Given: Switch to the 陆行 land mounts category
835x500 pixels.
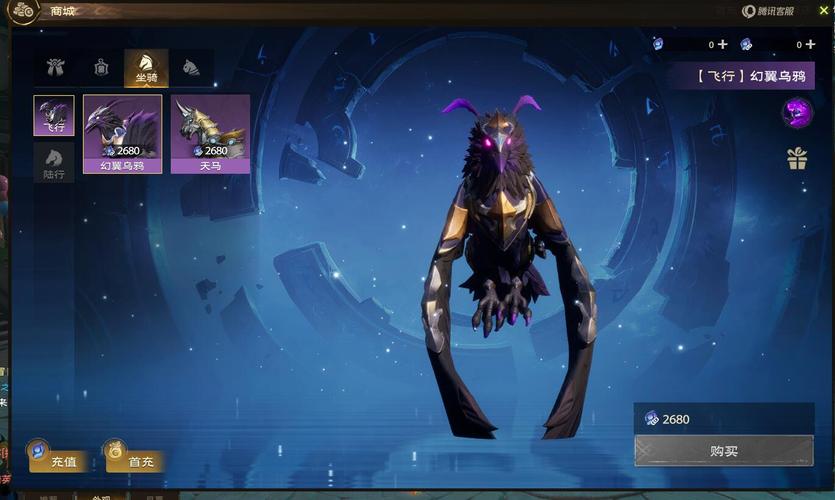Looking at the screenshot, I should pos(54,162).
